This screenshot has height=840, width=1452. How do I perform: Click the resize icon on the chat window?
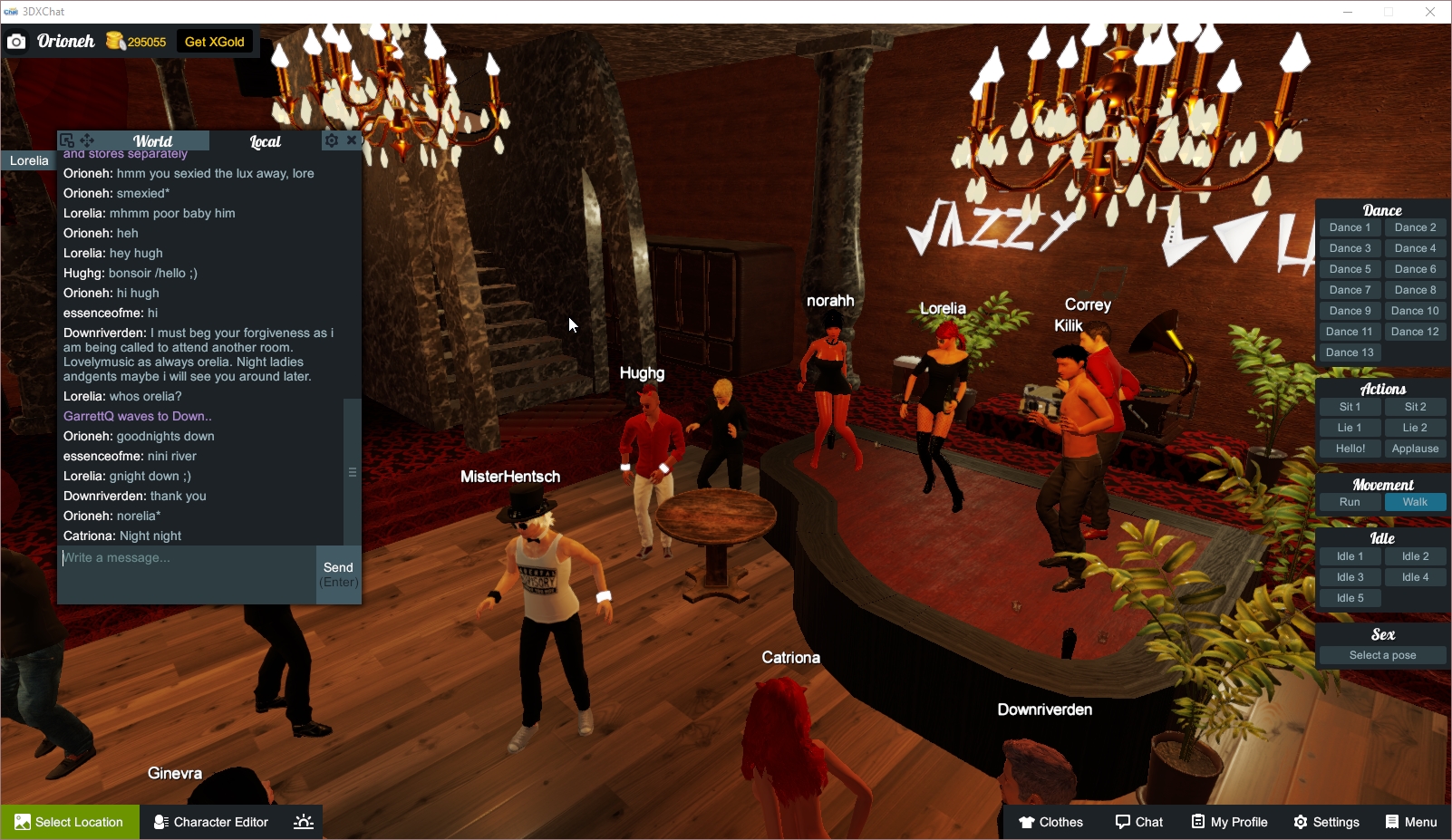[65, 140]
